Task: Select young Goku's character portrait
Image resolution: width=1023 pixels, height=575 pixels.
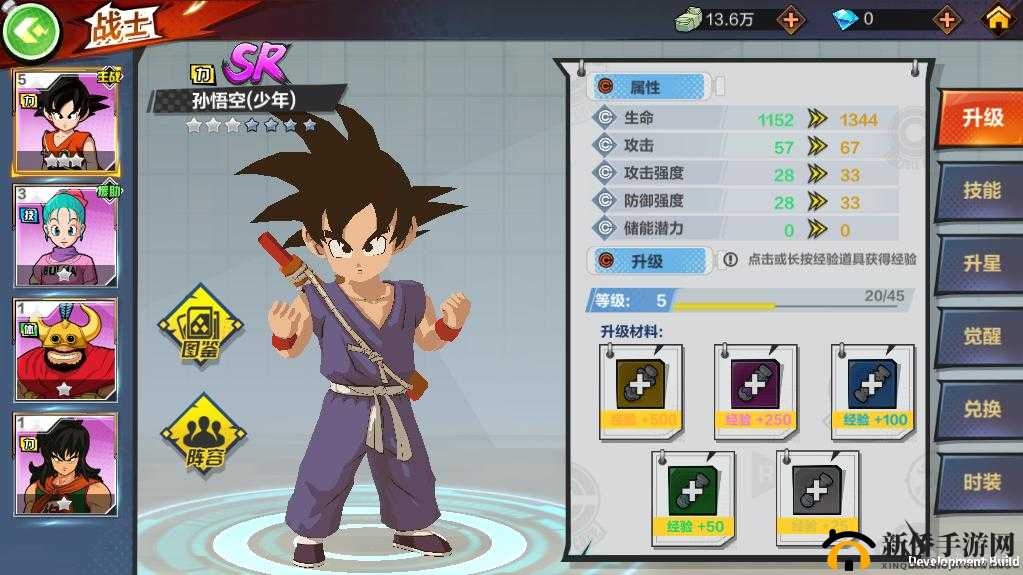Action: pos(66,121)
